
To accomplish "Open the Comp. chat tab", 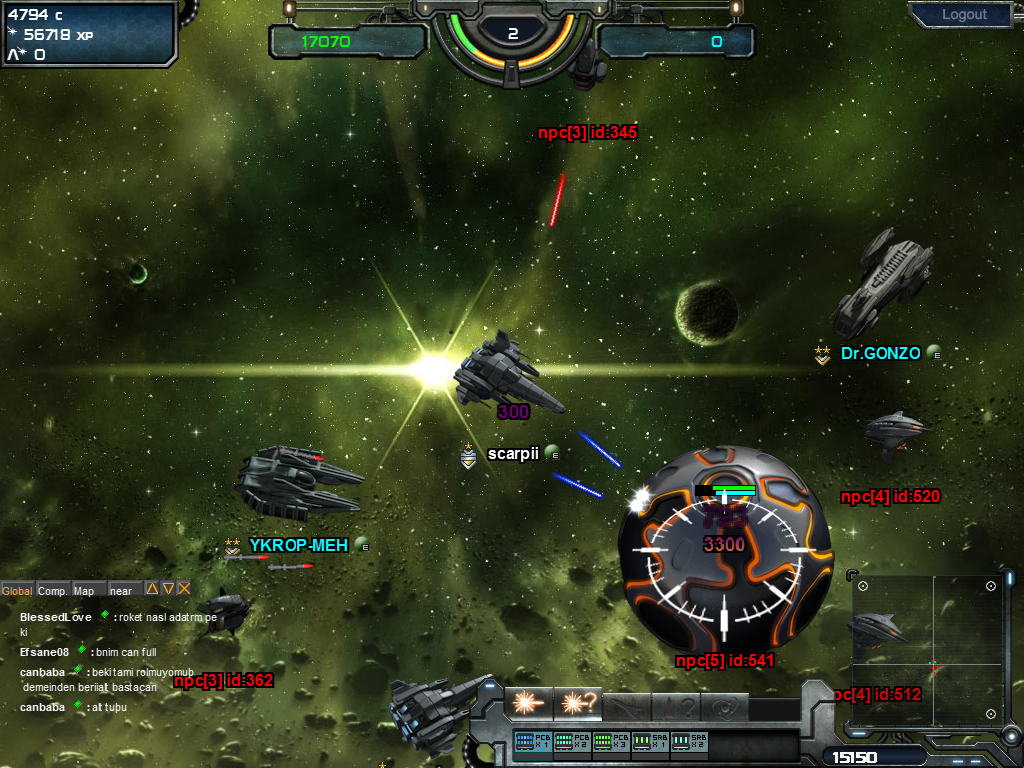I will click(x=53, y=591).
